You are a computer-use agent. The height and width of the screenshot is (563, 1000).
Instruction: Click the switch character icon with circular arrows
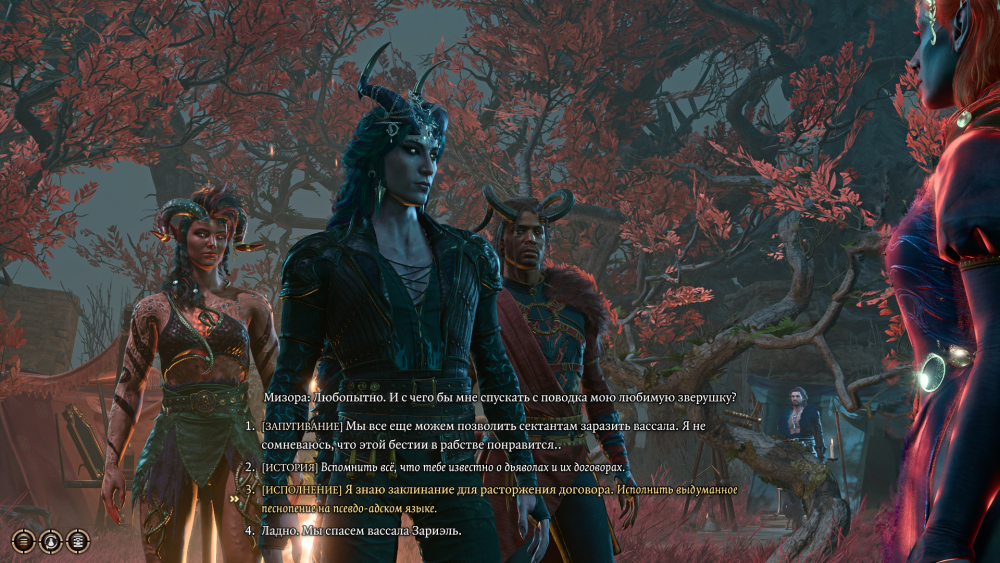[50, 541]
